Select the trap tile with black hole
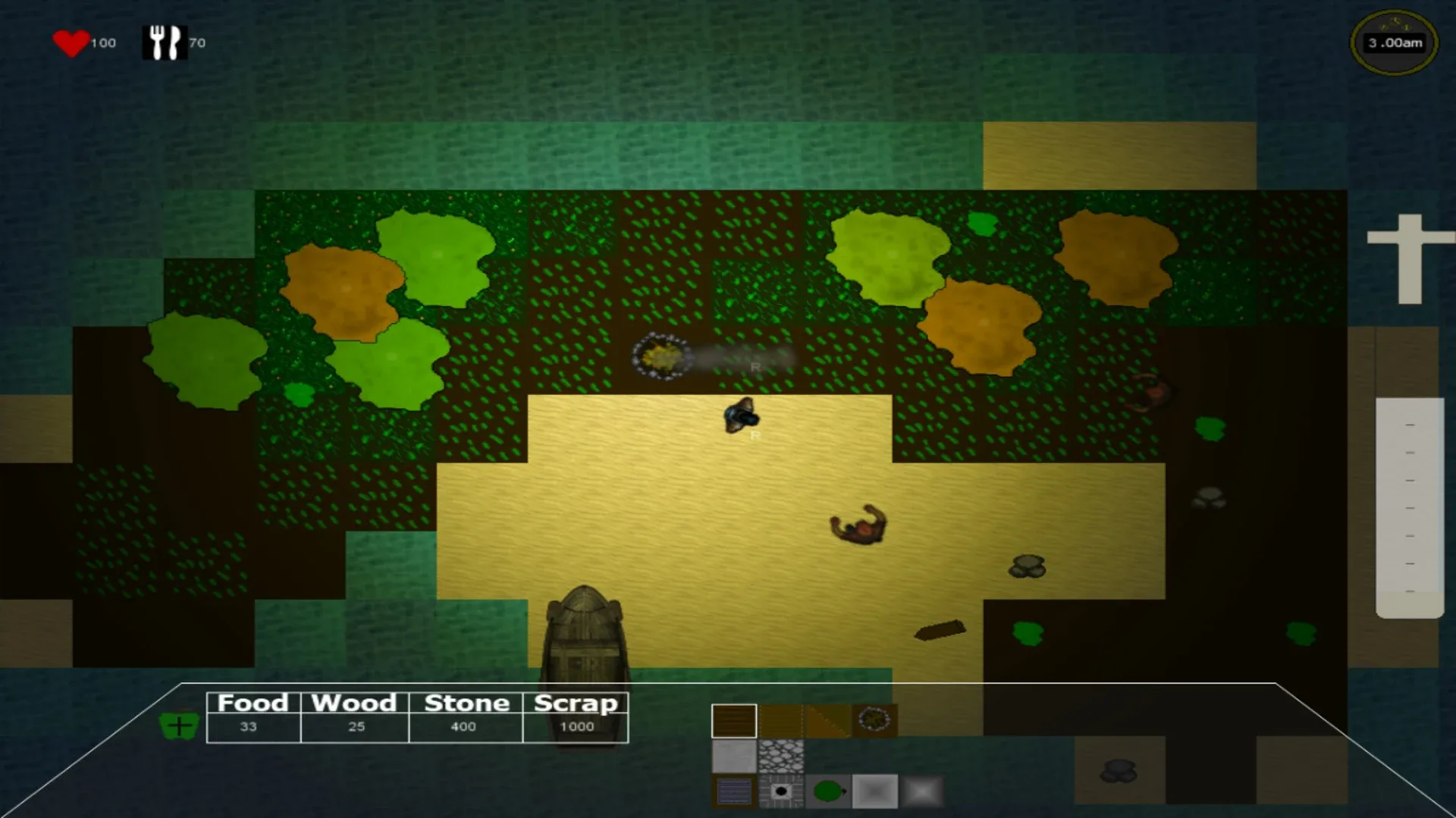1456x818 pixels. (x=781, y=792)
